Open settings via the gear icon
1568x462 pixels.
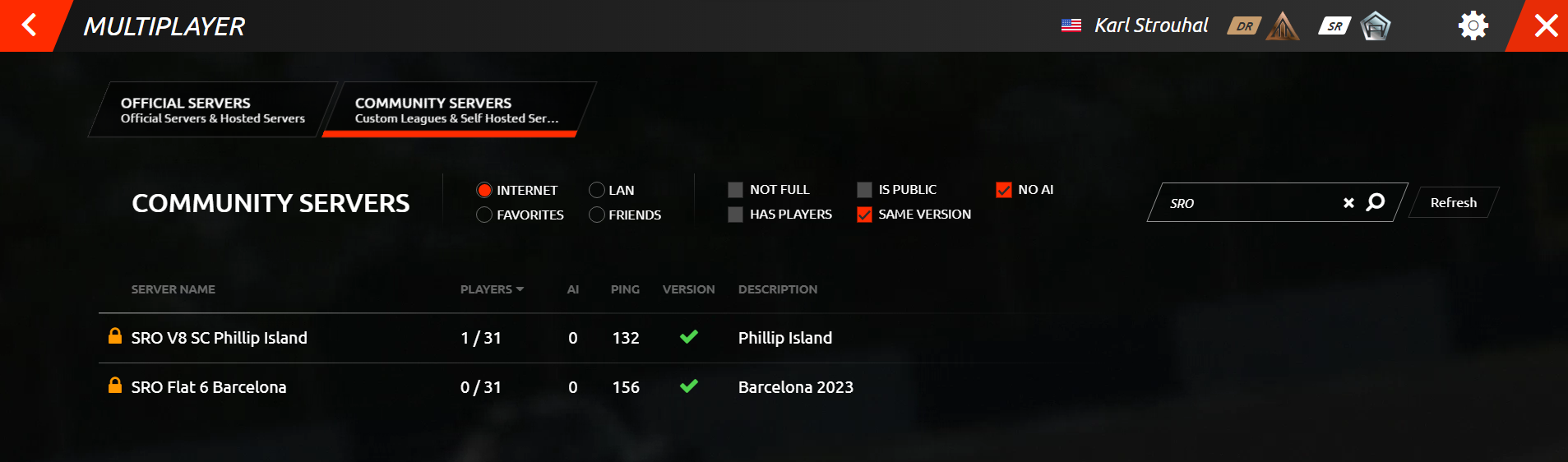coord(1473,25)
